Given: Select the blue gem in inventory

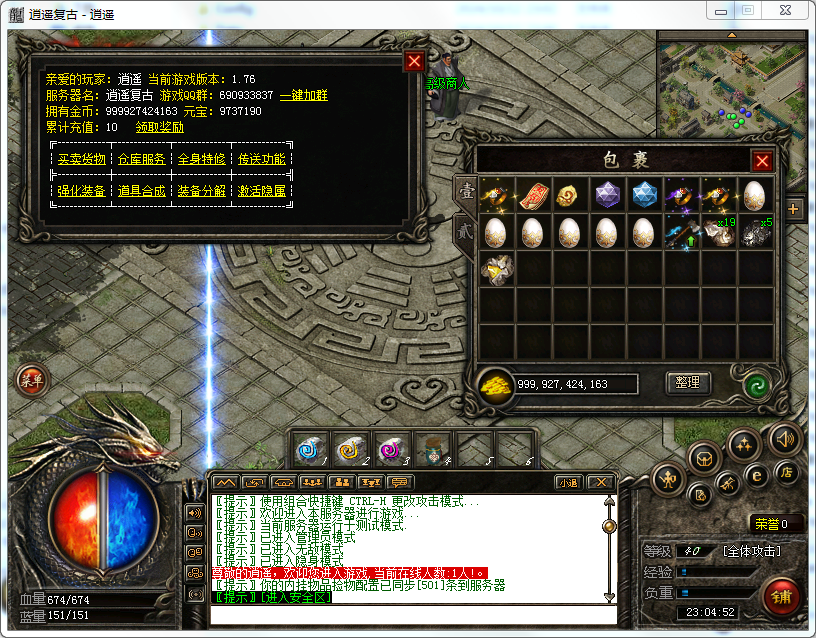Looking at the screenshot, I should tap(644, 194).
